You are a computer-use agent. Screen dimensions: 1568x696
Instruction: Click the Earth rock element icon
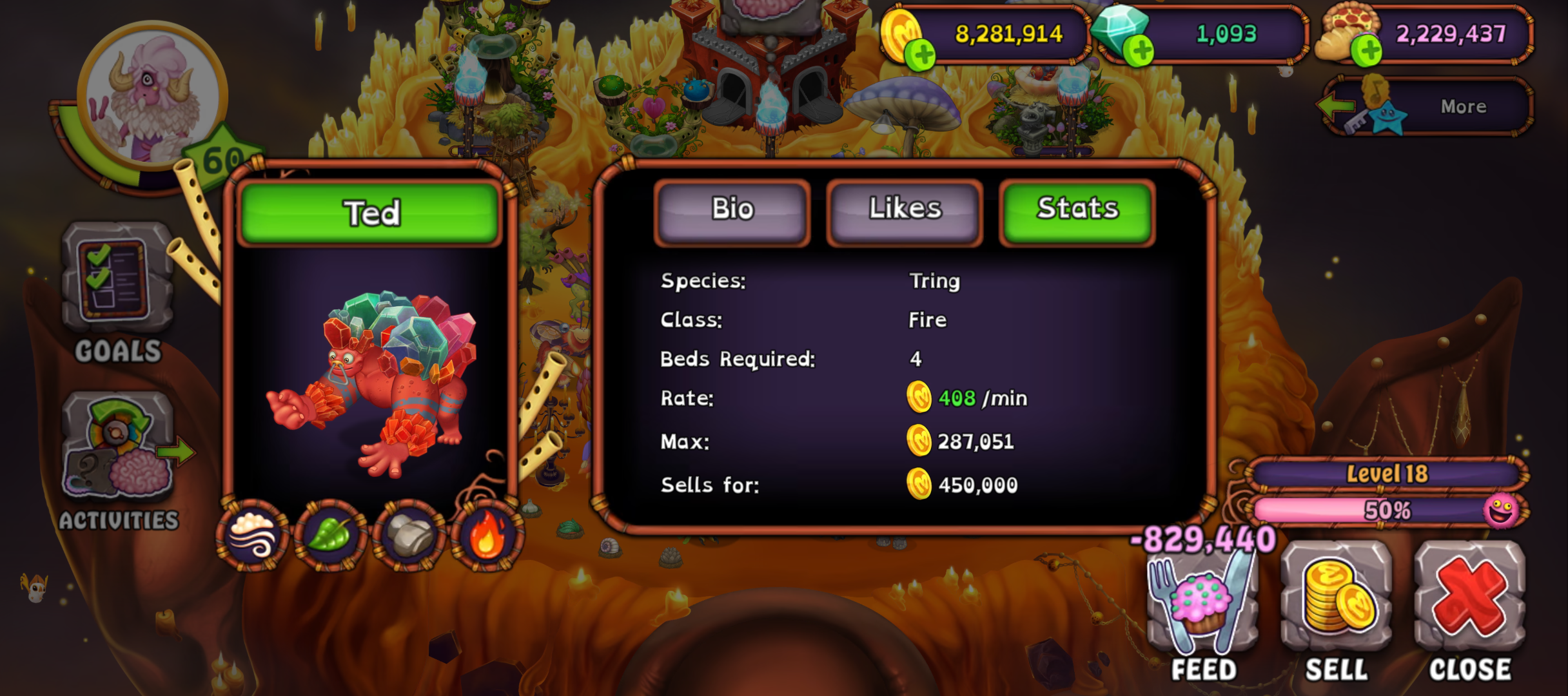(x=409, y=536)
